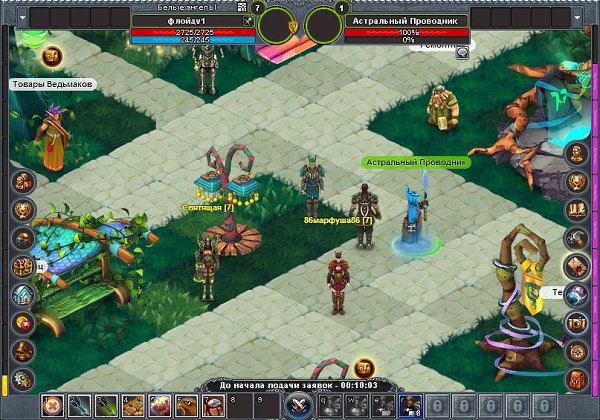Use the first hotbar skill slot
The height and width of the screenshot is (420, 600).
coord(51,405)
